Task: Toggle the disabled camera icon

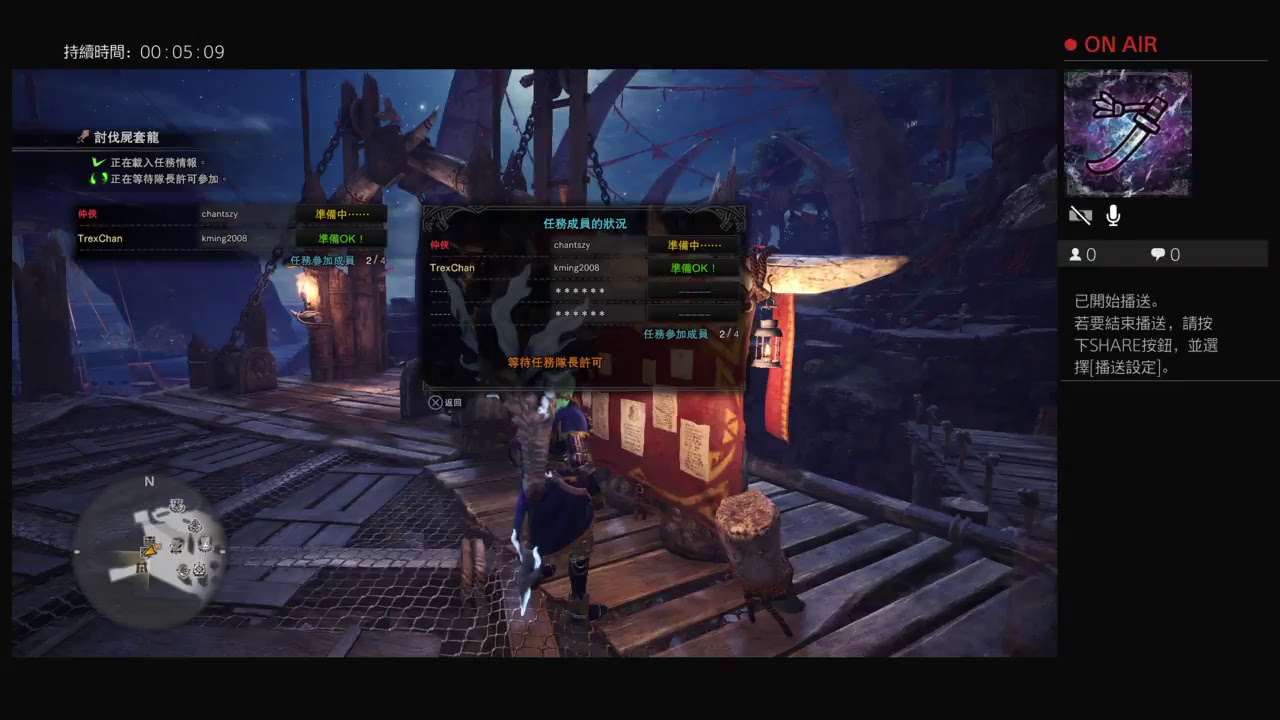Action: pyautogui.click(x=1080, y=215)
